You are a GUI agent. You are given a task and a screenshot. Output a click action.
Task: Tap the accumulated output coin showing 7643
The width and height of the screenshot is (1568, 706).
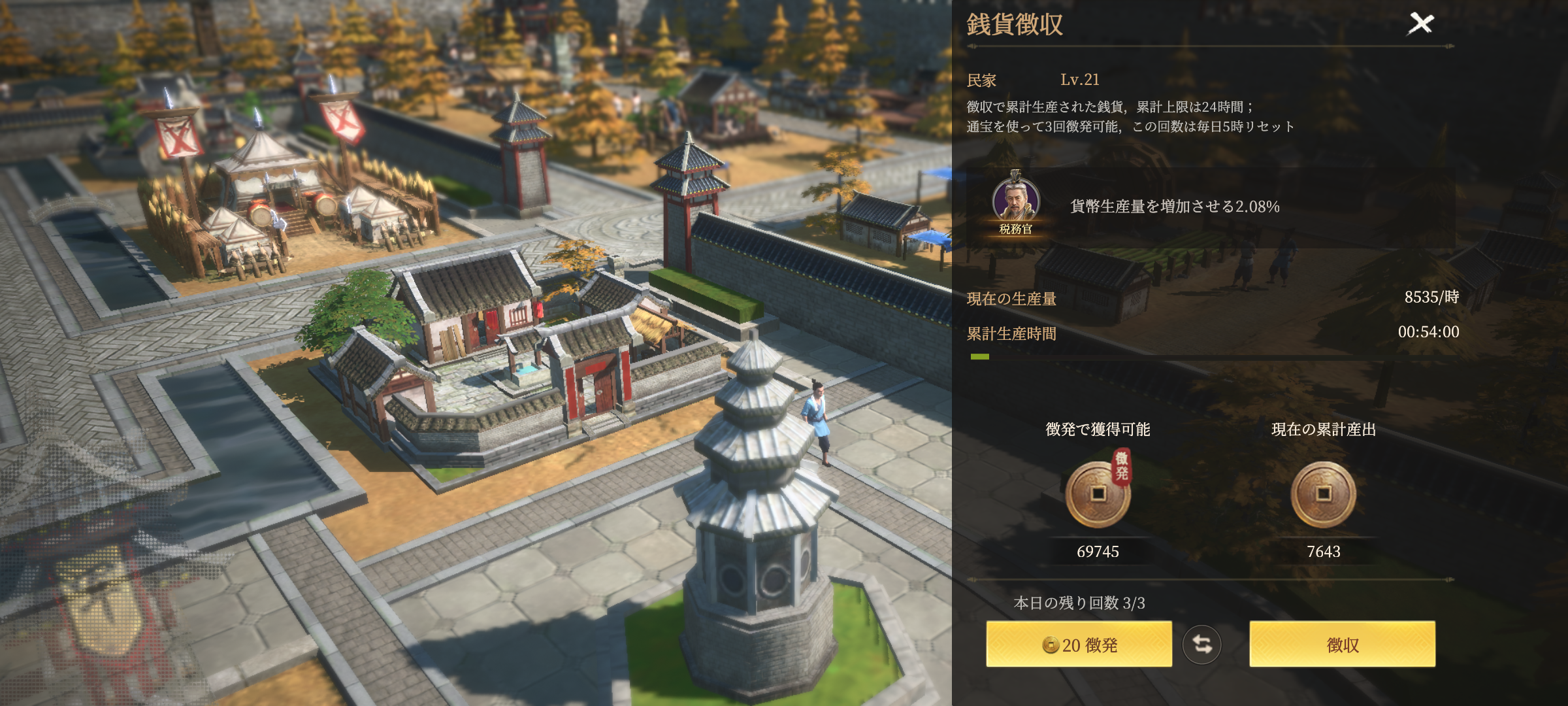(1323, 495)
